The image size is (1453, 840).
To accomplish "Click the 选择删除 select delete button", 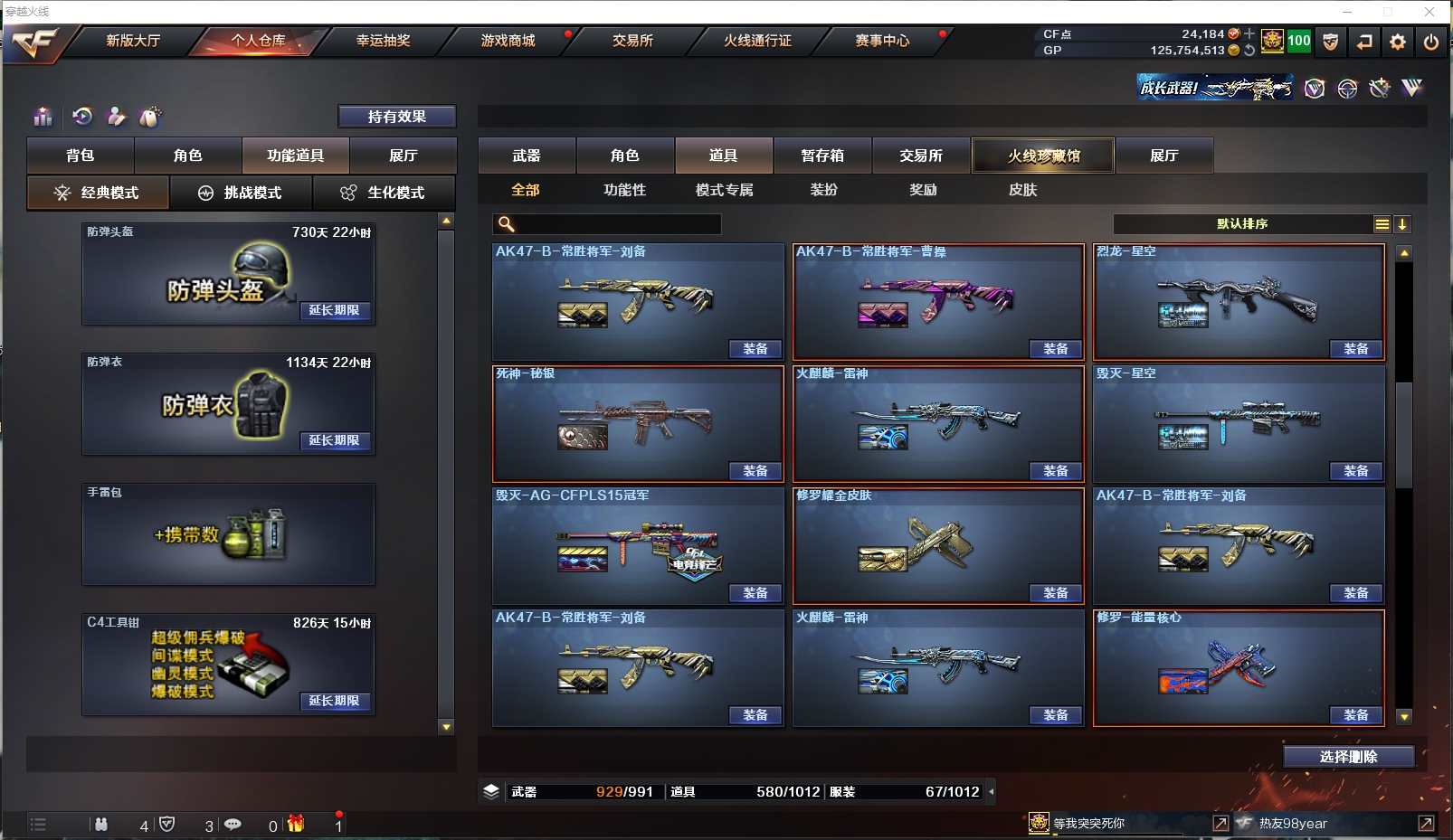I will [x=1348, y=757].
